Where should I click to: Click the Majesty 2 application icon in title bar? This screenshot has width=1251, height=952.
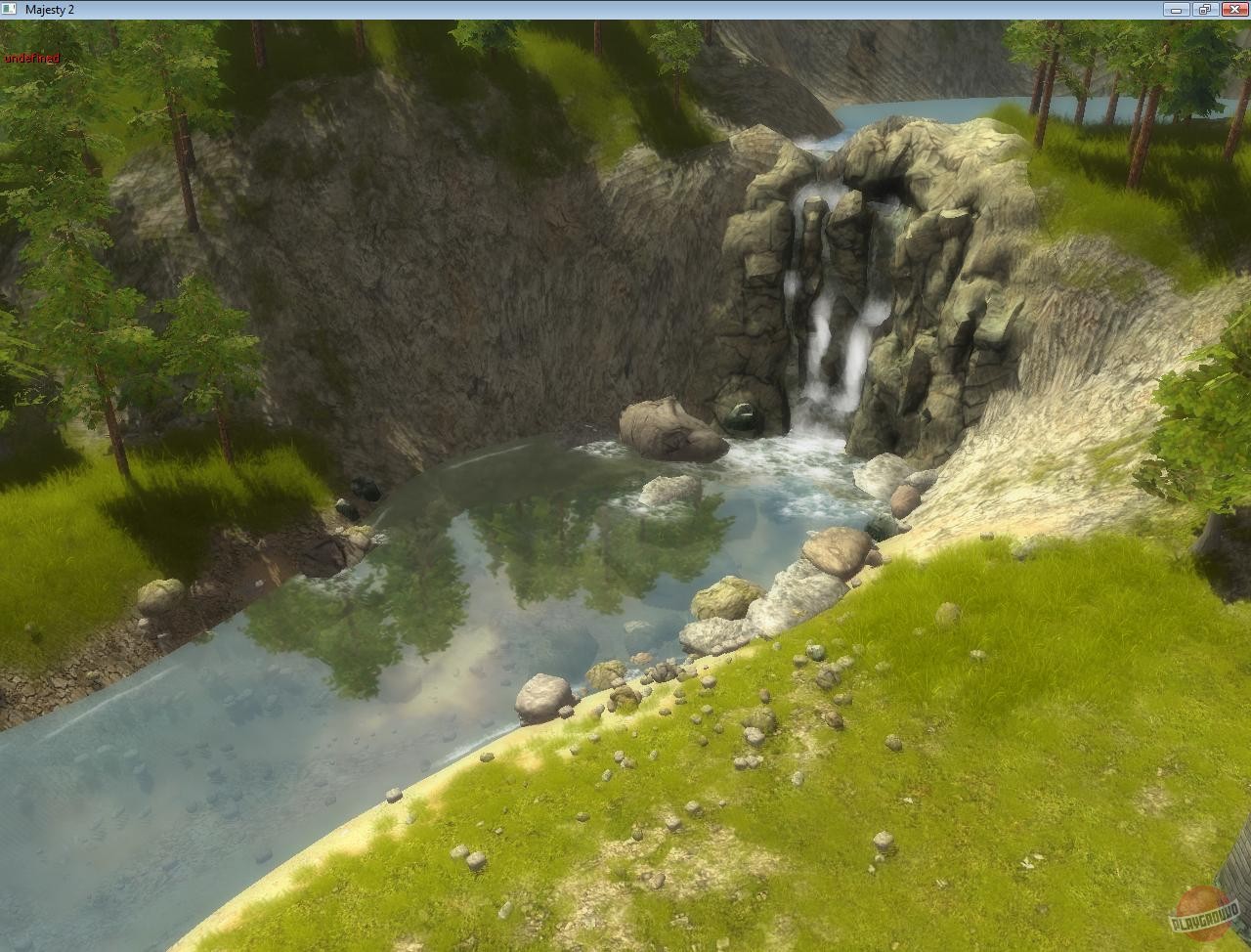10,9
